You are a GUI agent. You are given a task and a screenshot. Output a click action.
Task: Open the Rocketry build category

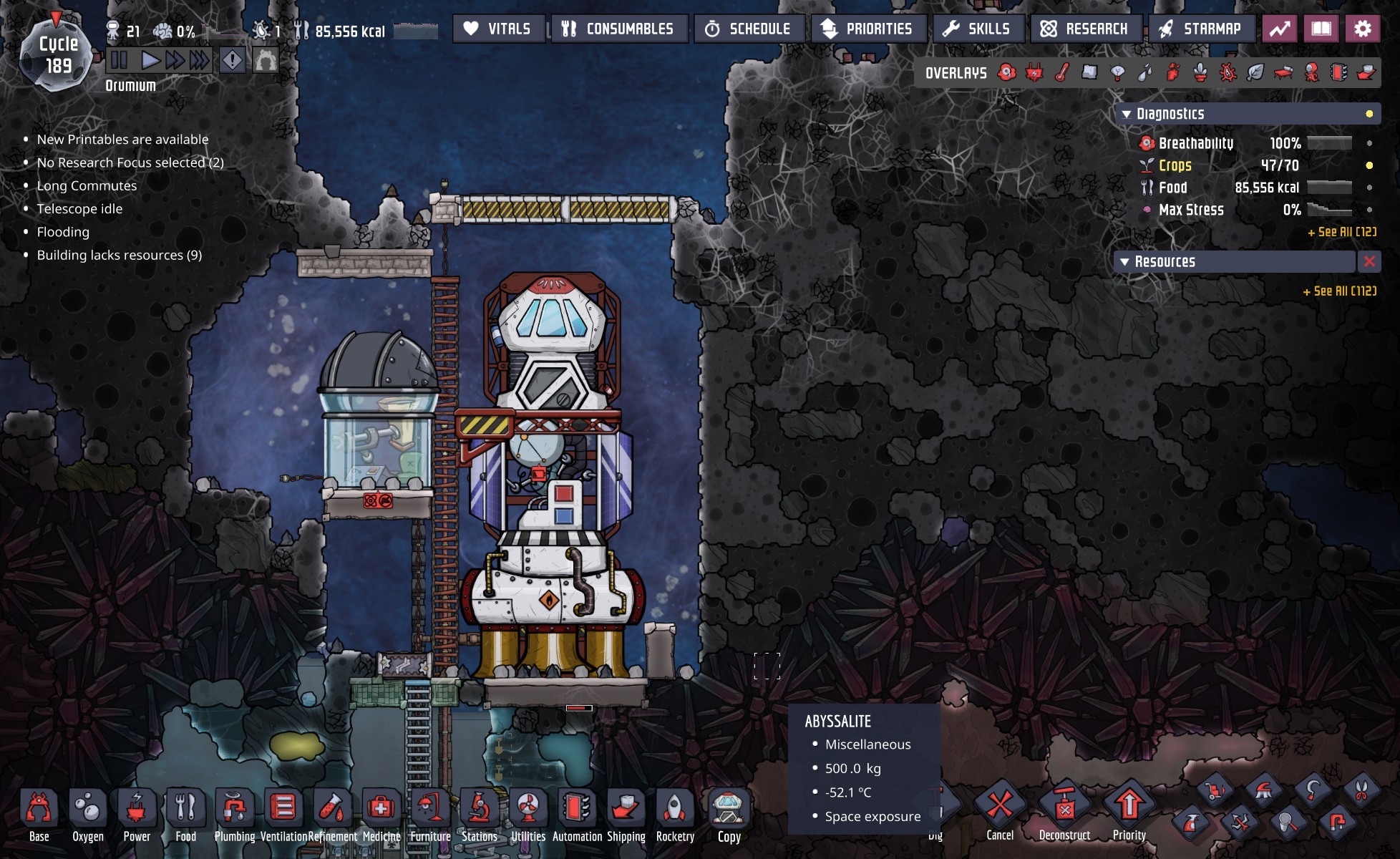coord(675,815)
